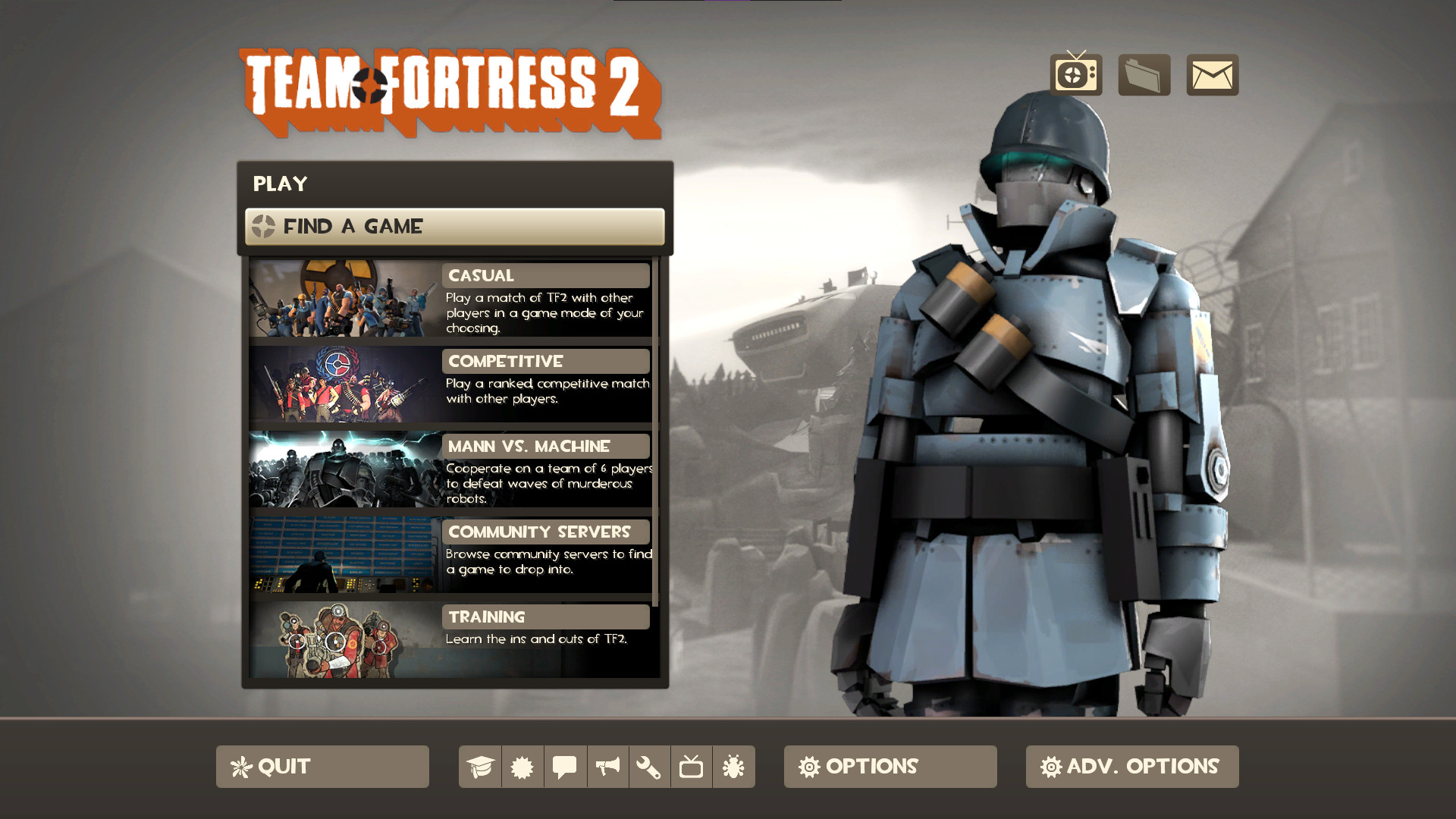Open the replay TV icon in bottom toolbar
The image size is (1456, 819).
(x=692, y=767)
